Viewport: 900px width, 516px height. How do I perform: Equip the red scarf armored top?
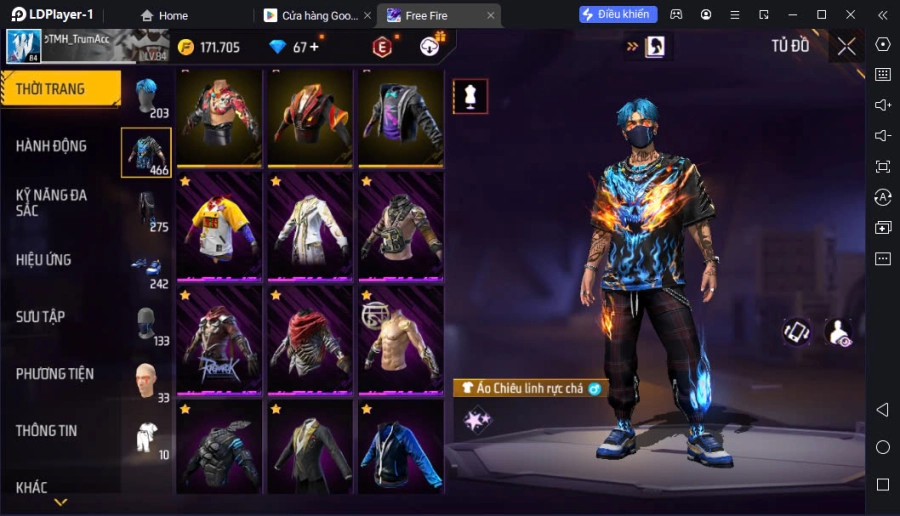coord(310,338)
